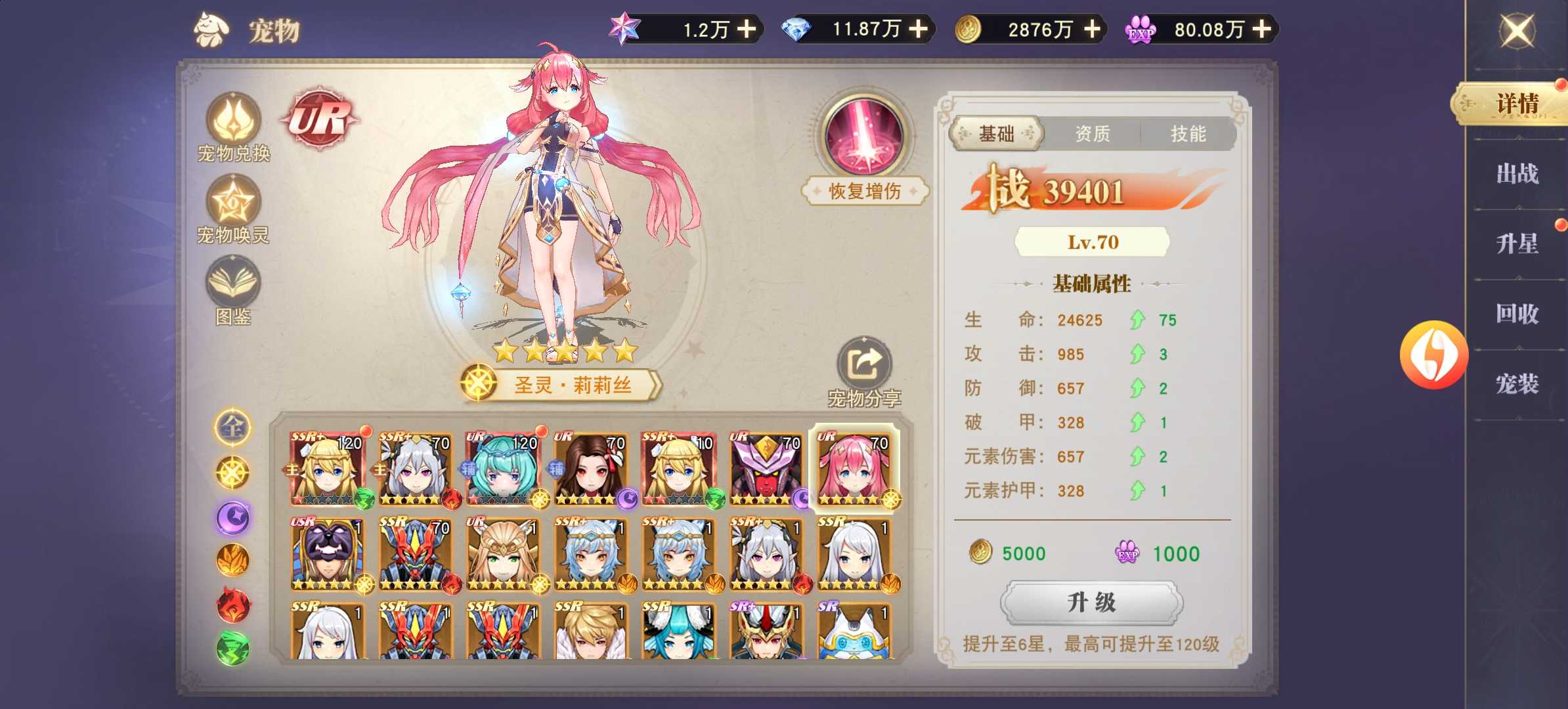Open the 出战 battle deployment menu
Screen dimensions: 1568x709
click(x=1517, y=174)
